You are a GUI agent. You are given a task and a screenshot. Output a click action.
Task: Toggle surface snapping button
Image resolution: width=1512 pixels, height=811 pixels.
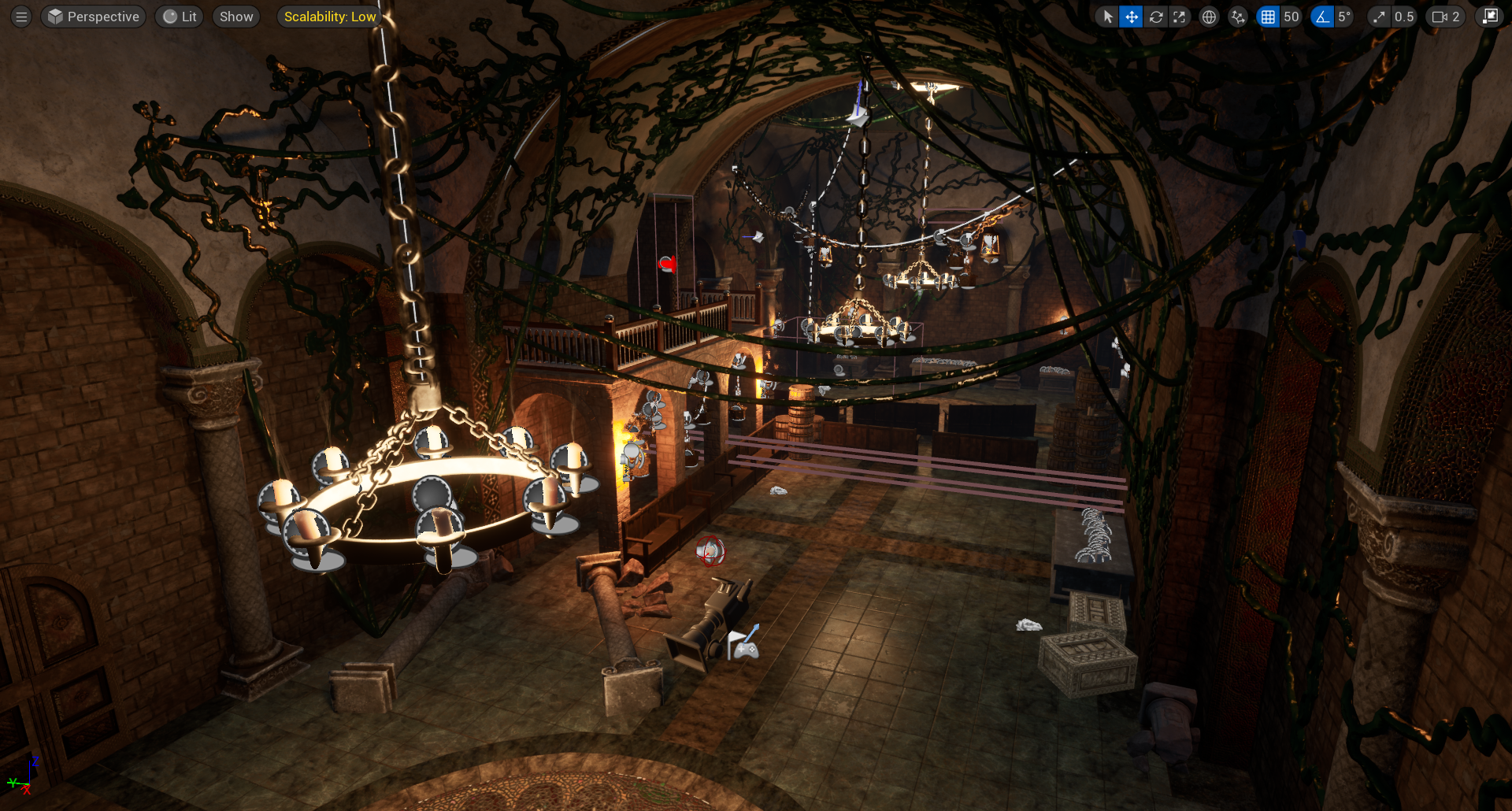[x=1238, y=17]
